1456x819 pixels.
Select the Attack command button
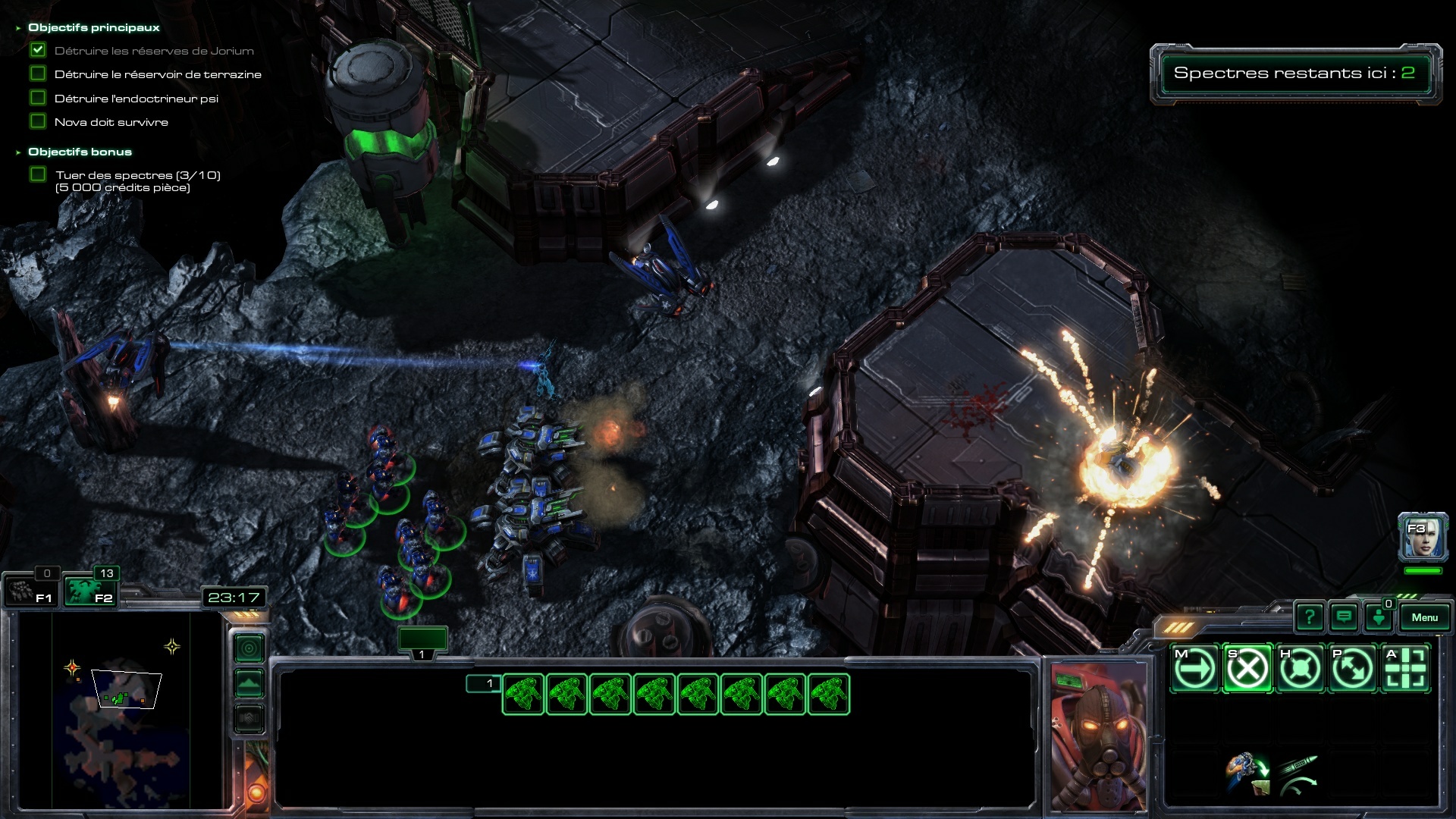click(x=1406, y=669)
